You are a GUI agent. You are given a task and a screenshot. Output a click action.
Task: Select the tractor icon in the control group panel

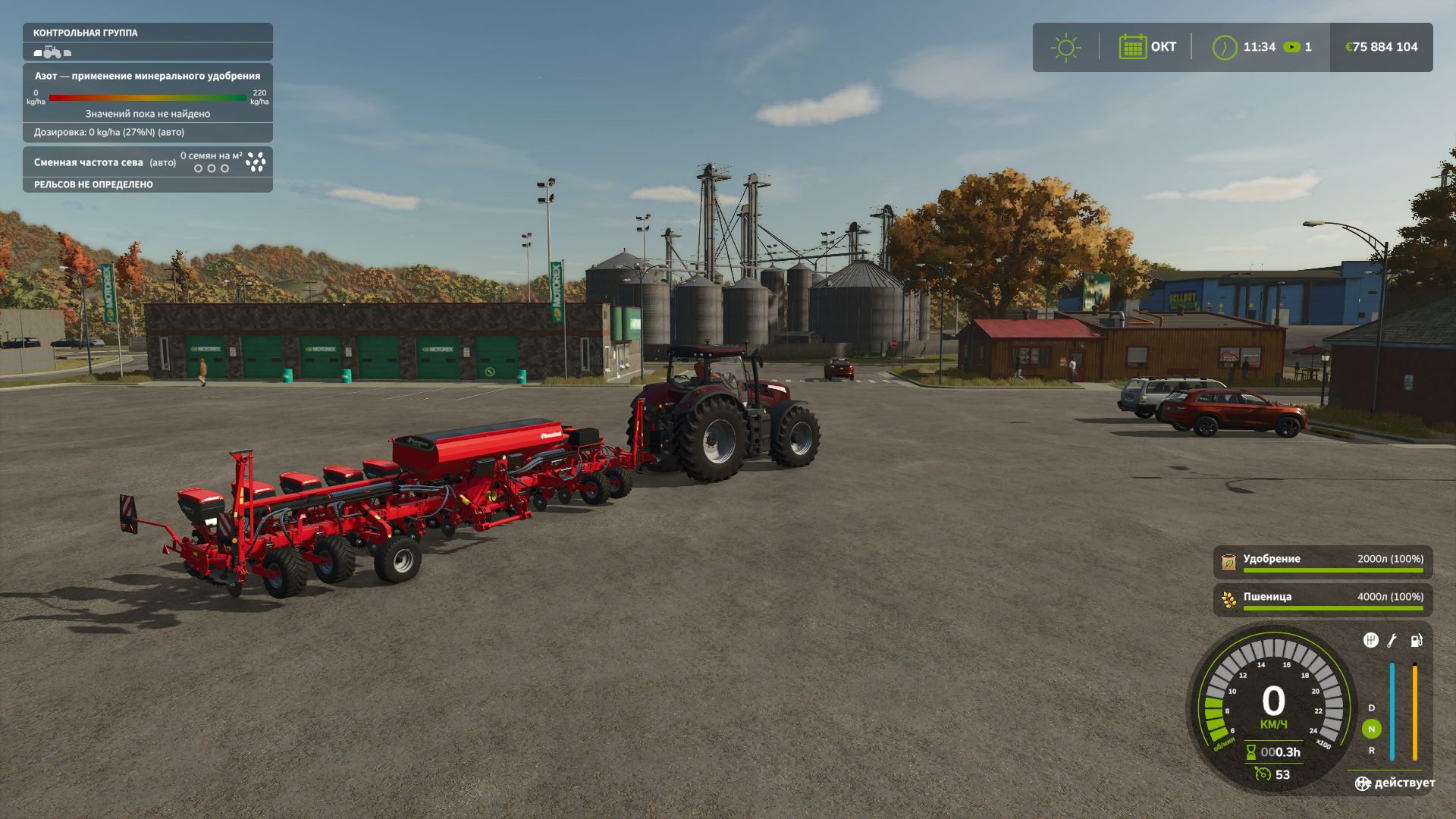coord(51,52)
